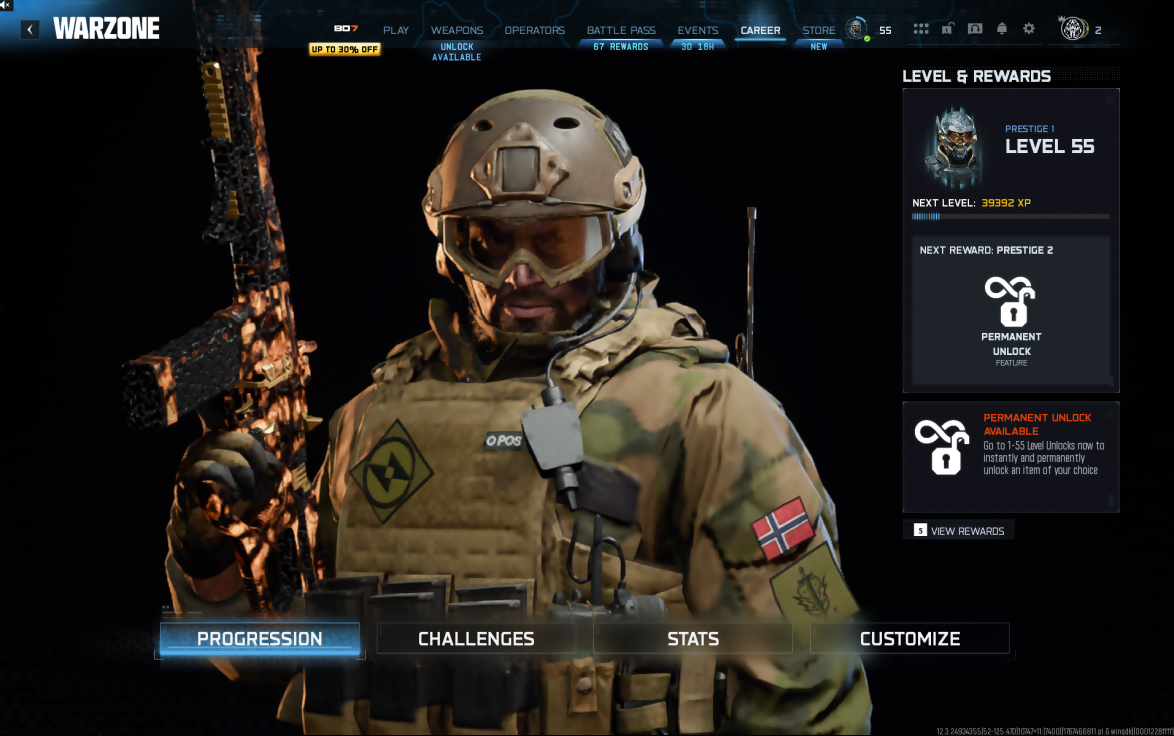Open the Play tab
Viewport: 1174px width, 736px height.
pos(396,30)
